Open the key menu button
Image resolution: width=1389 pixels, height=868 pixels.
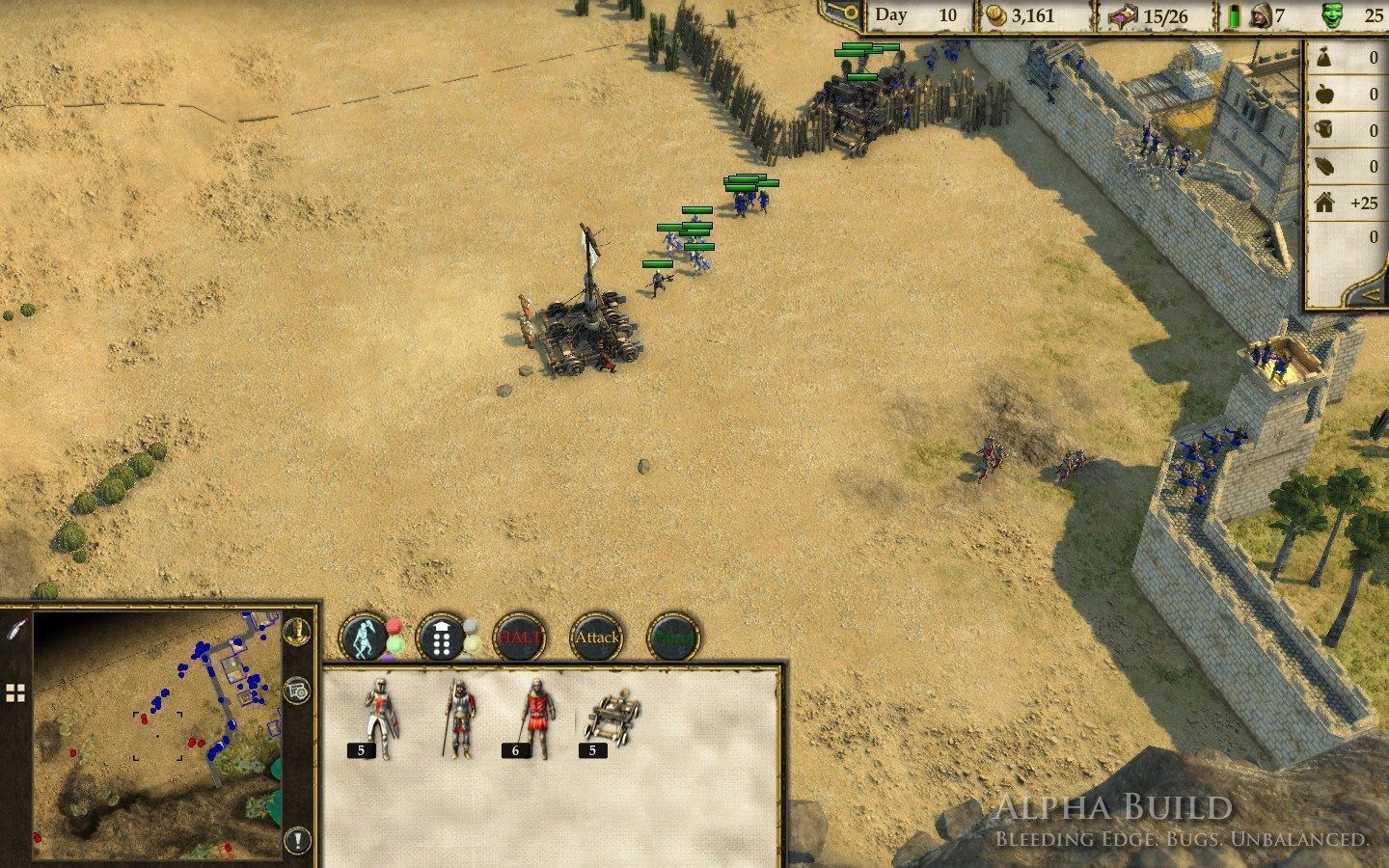[x=842, y=13]
